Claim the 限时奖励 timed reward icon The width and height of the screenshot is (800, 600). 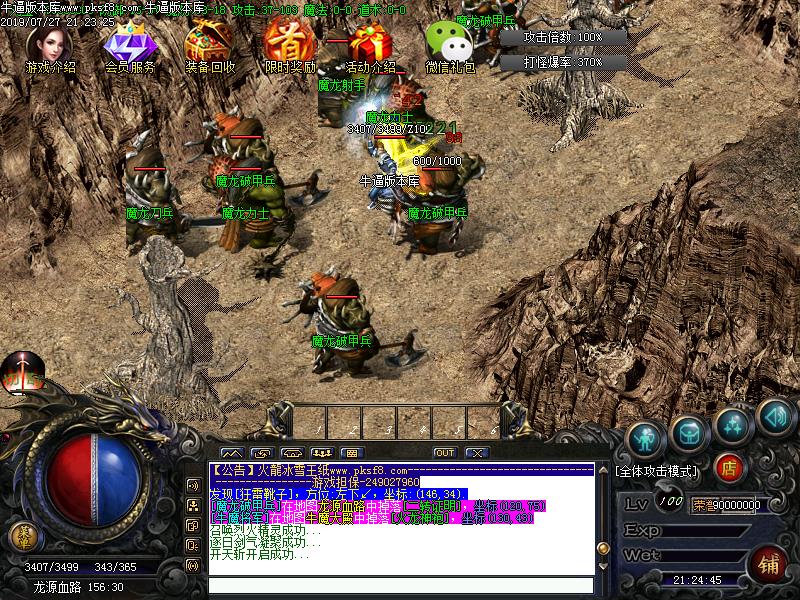(x=288, y=45)
